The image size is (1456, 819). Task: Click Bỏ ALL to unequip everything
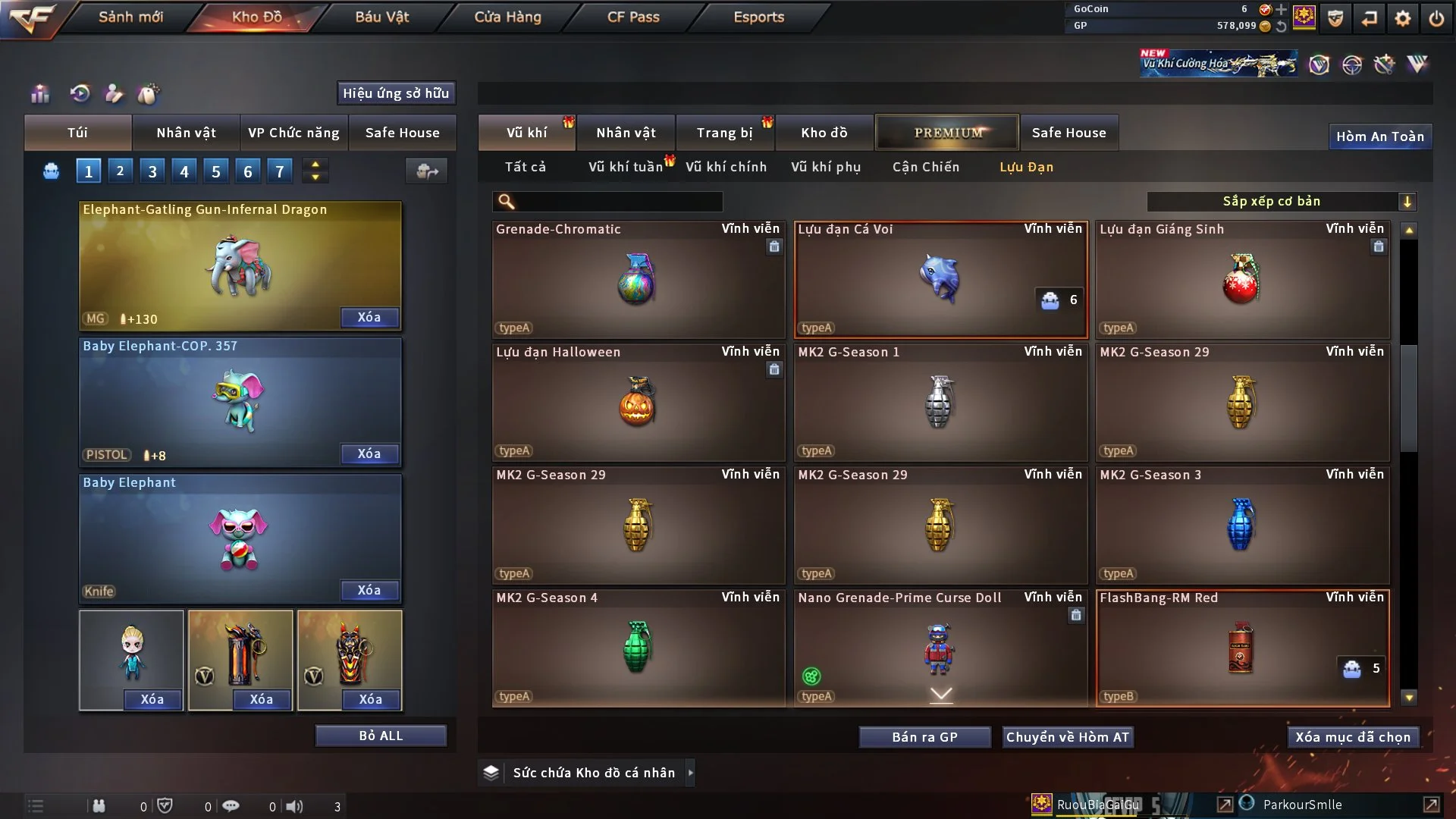pyautogui.click(x=381, y=736)
